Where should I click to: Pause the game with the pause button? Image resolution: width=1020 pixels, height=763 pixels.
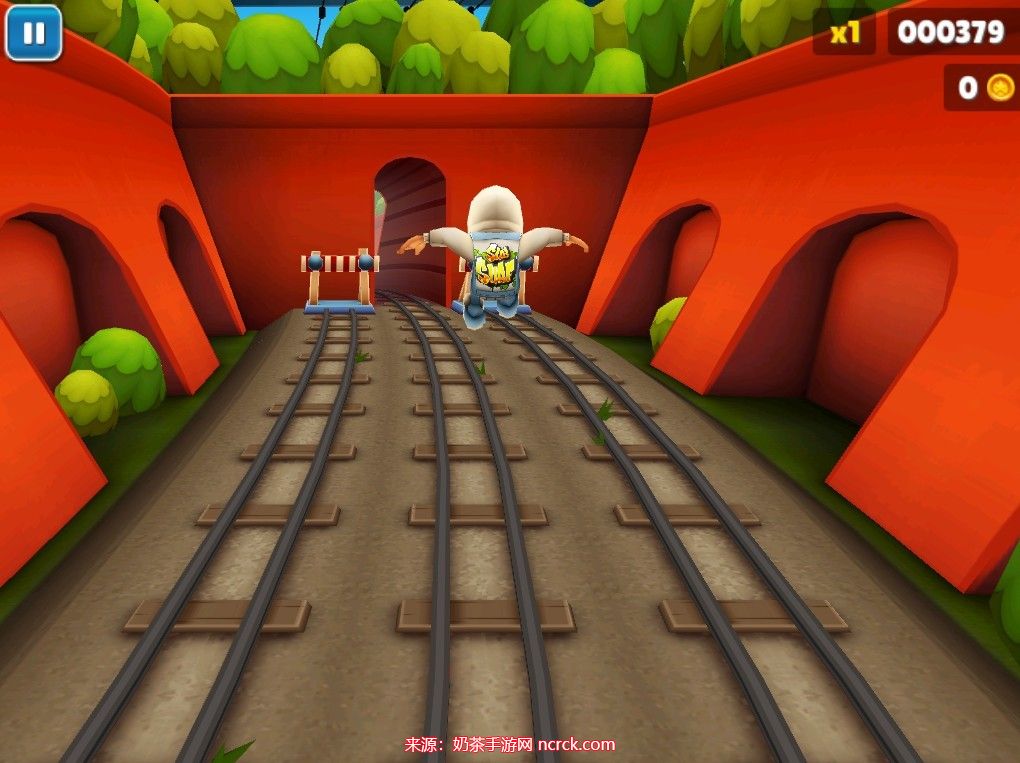click(33, 33)
